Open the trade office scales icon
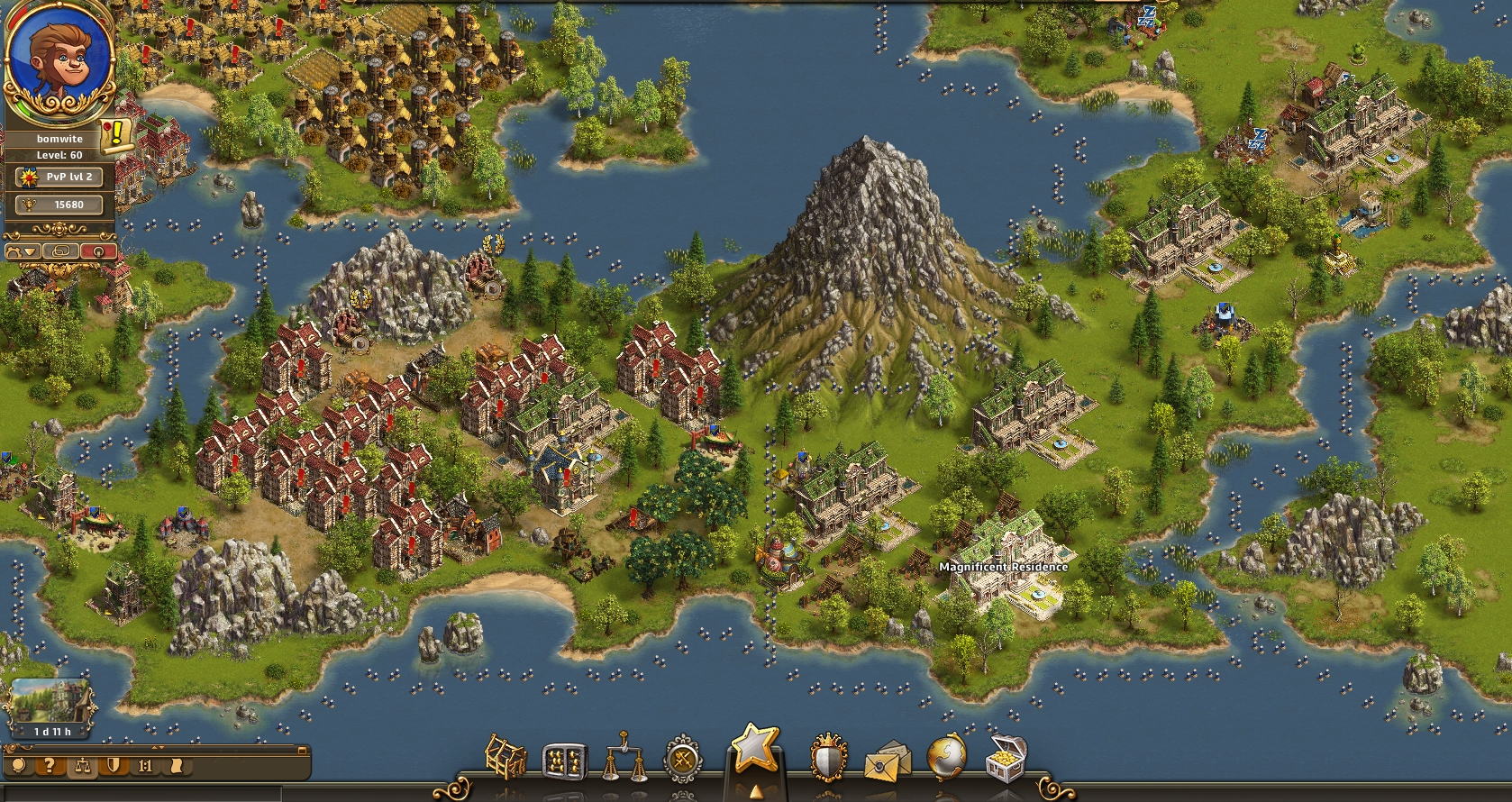 [624, 759]
